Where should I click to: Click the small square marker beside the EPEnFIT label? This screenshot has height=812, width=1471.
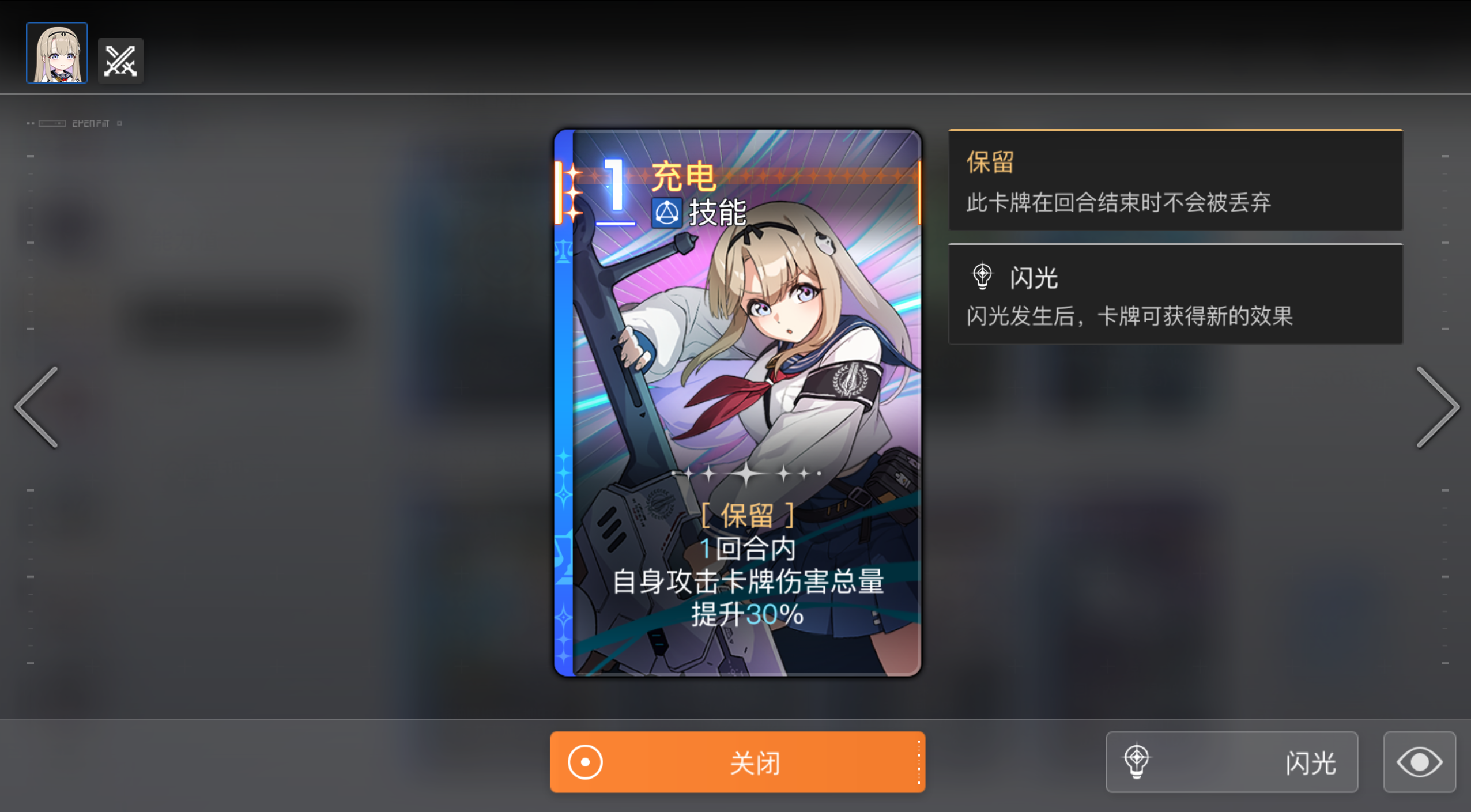(x=119, y=123)
